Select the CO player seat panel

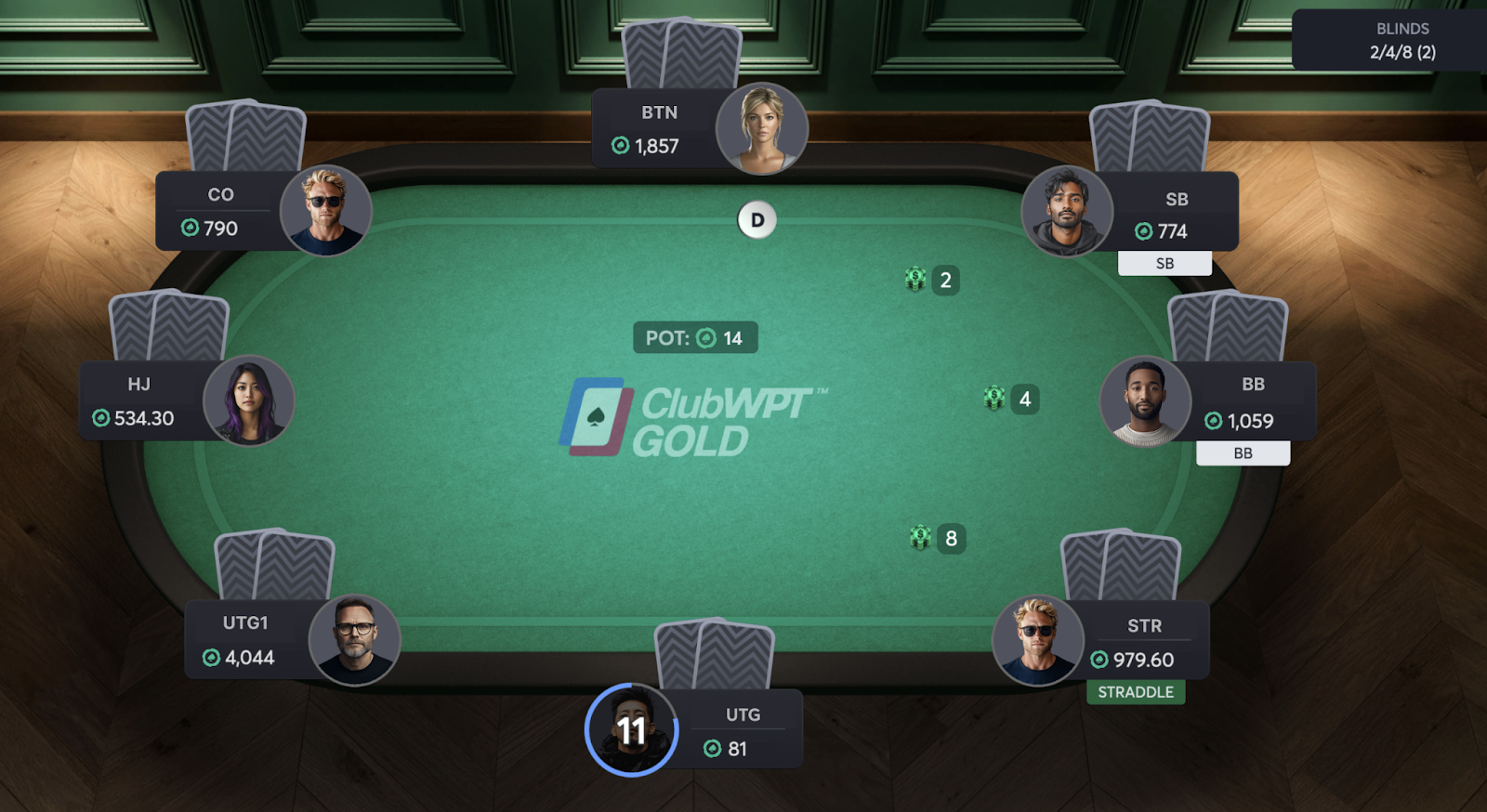[221, 212]
